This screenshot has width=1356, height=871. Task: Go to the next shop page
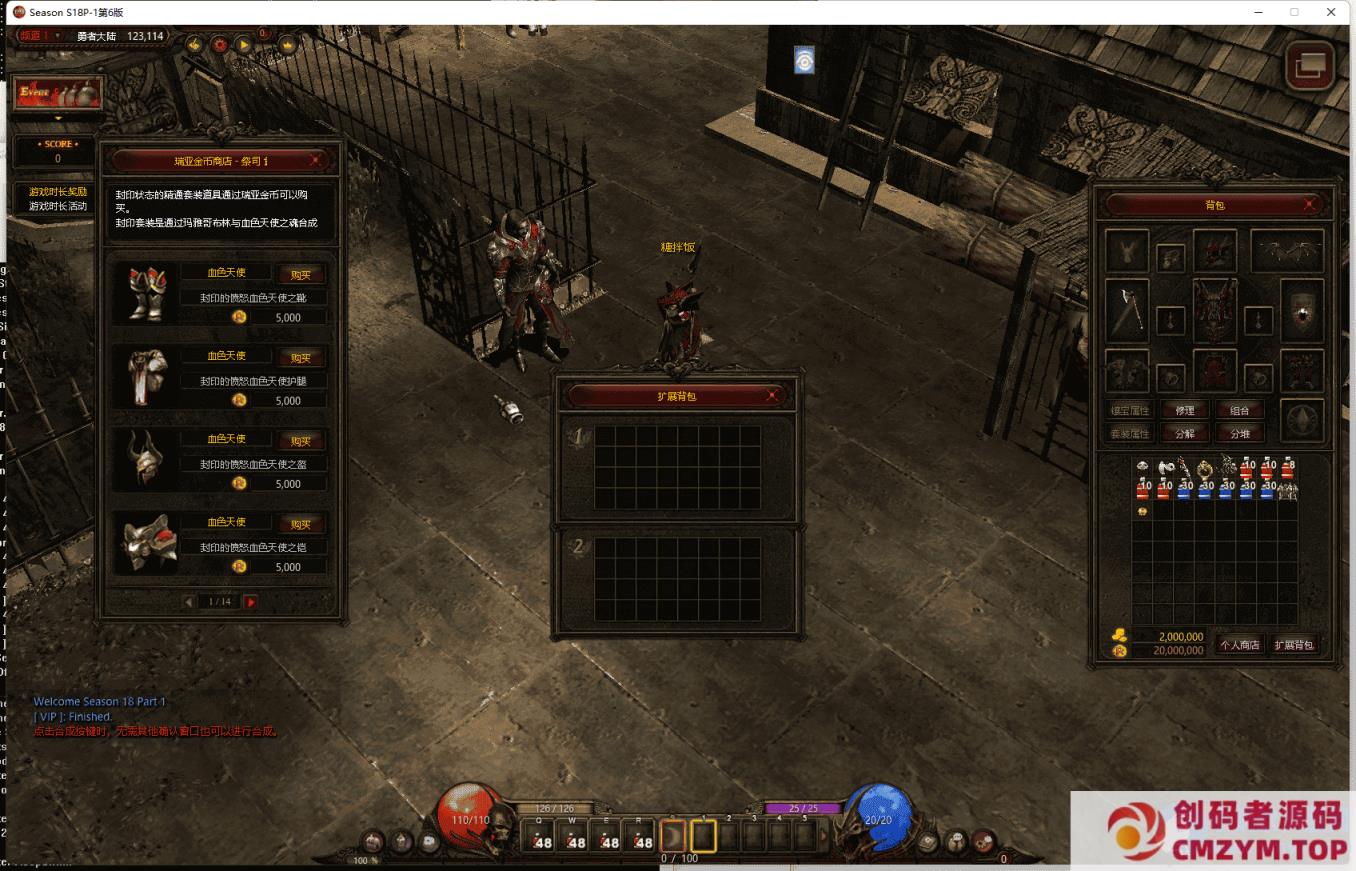tap(251, 602)
